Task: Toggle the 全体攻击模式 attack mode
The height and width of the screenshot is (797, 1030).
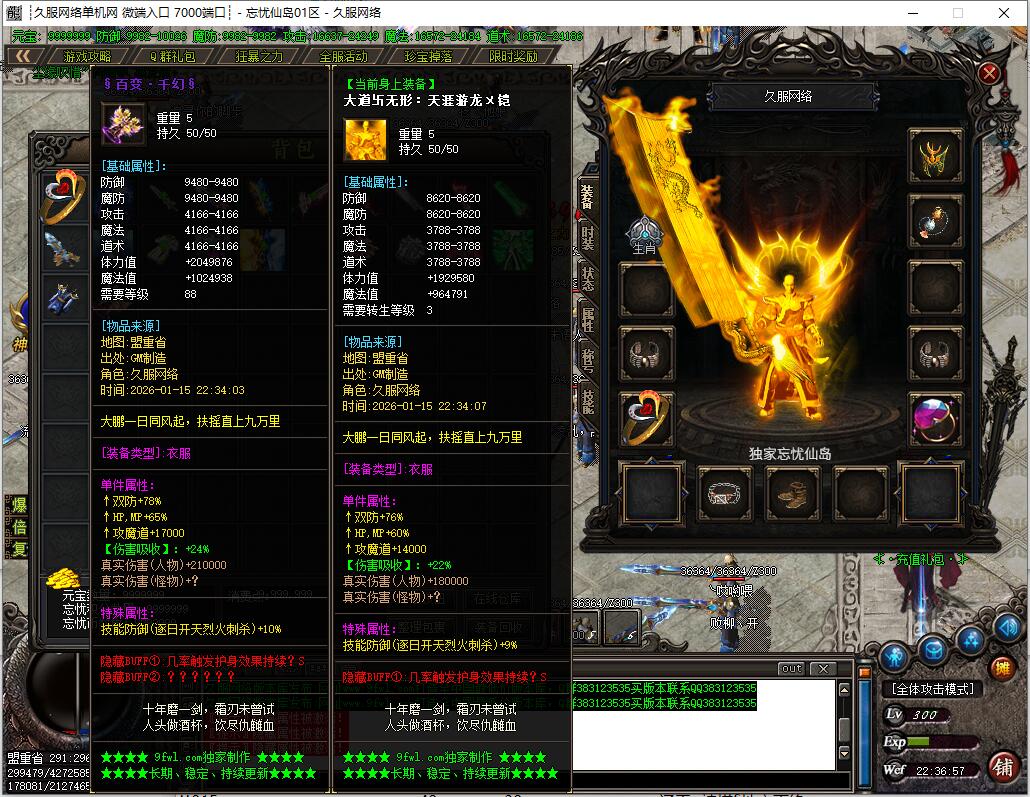Action: tap(932, 689)
